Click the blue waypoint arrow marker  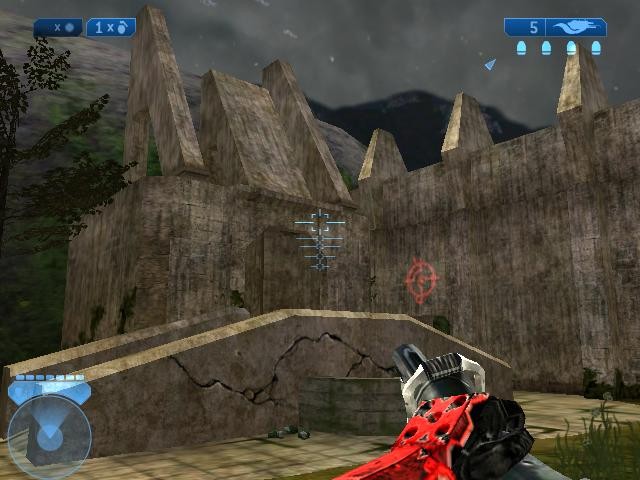tap(490, 64)
